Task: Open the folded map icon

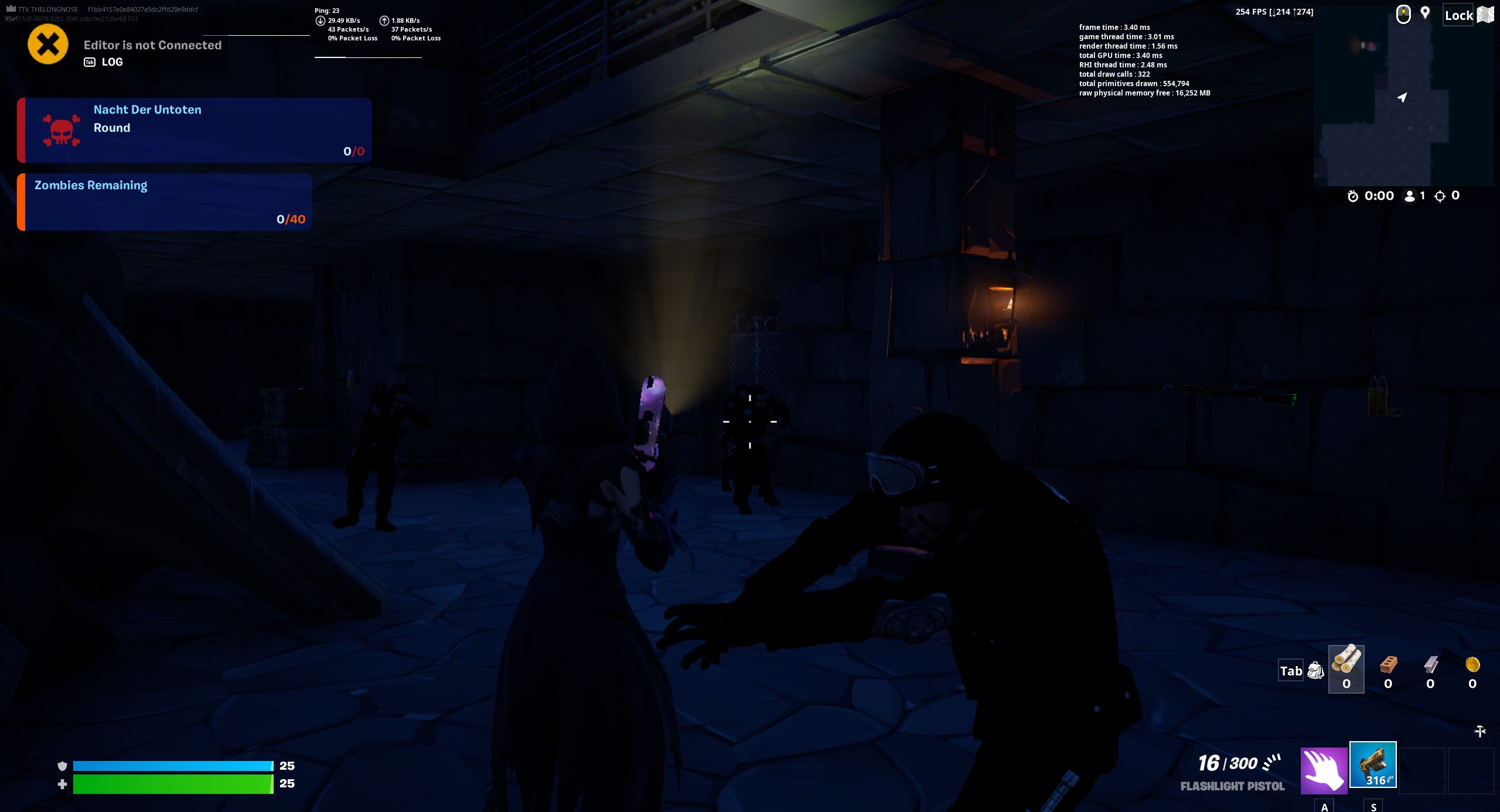Action: [1486, 15]
